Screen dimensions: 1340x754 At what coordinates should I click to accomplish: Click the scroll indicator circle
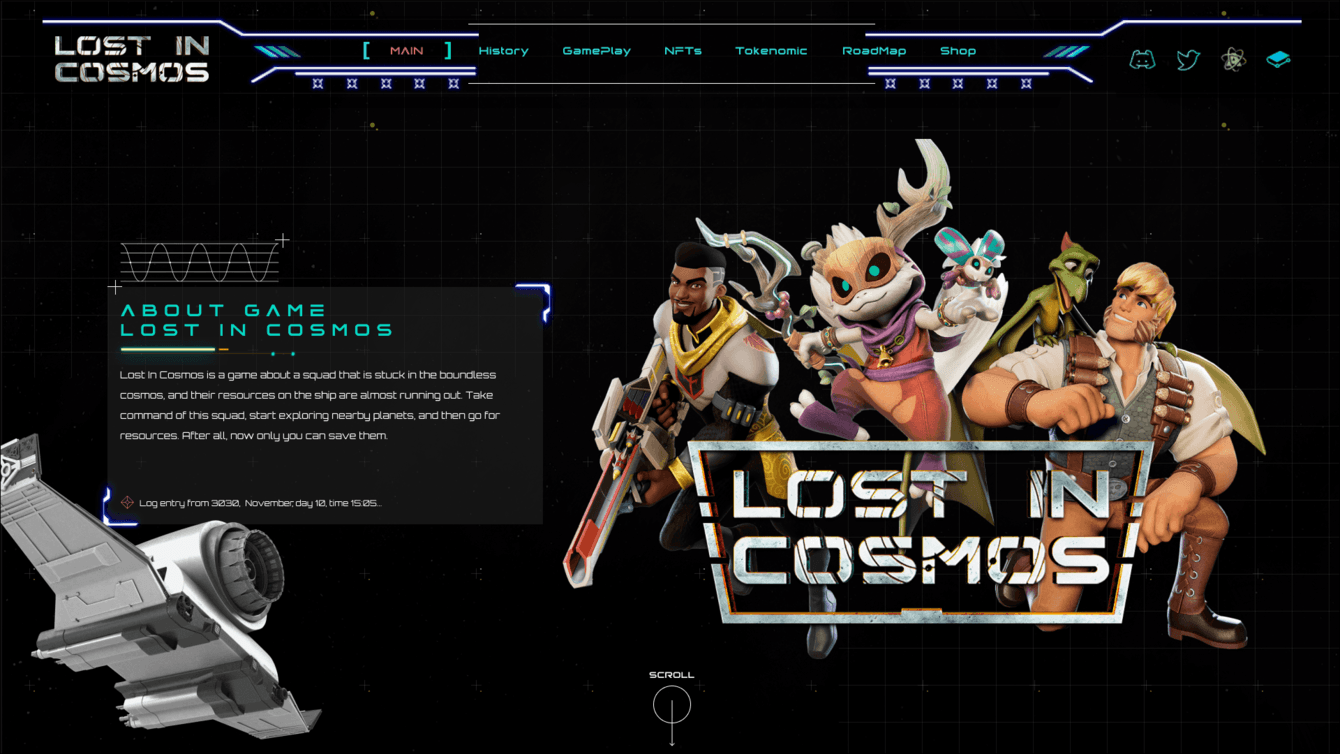[671, 706]
